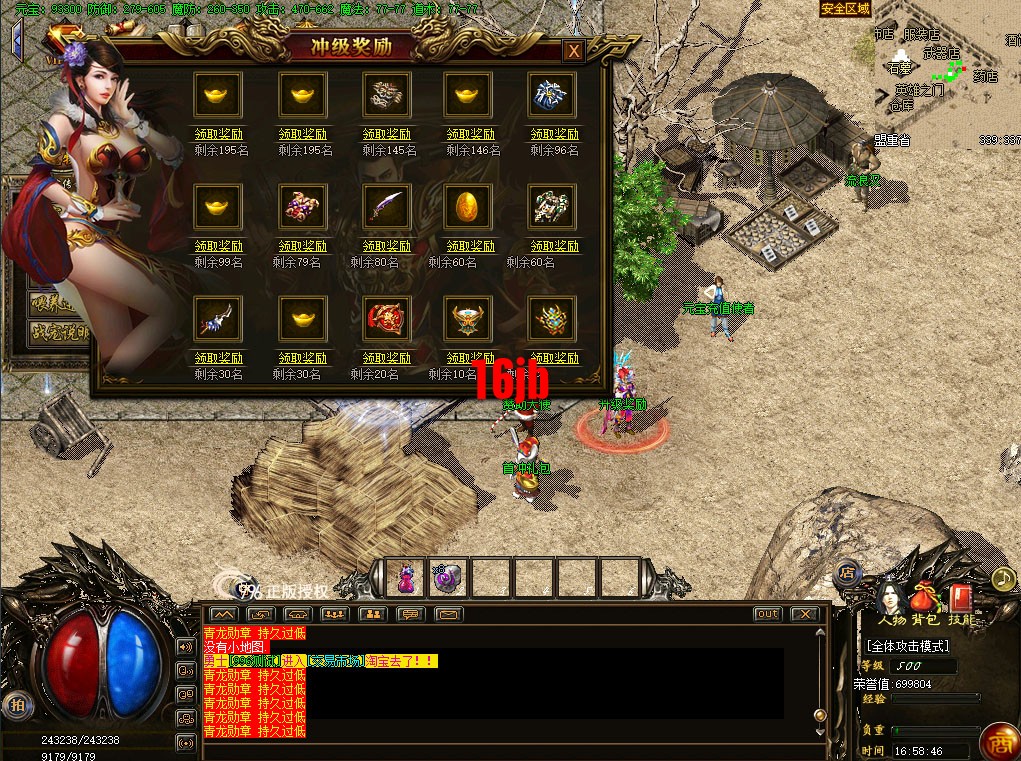Claim reward under the white-blue armor icon
1021x761 pixels.
554,134
